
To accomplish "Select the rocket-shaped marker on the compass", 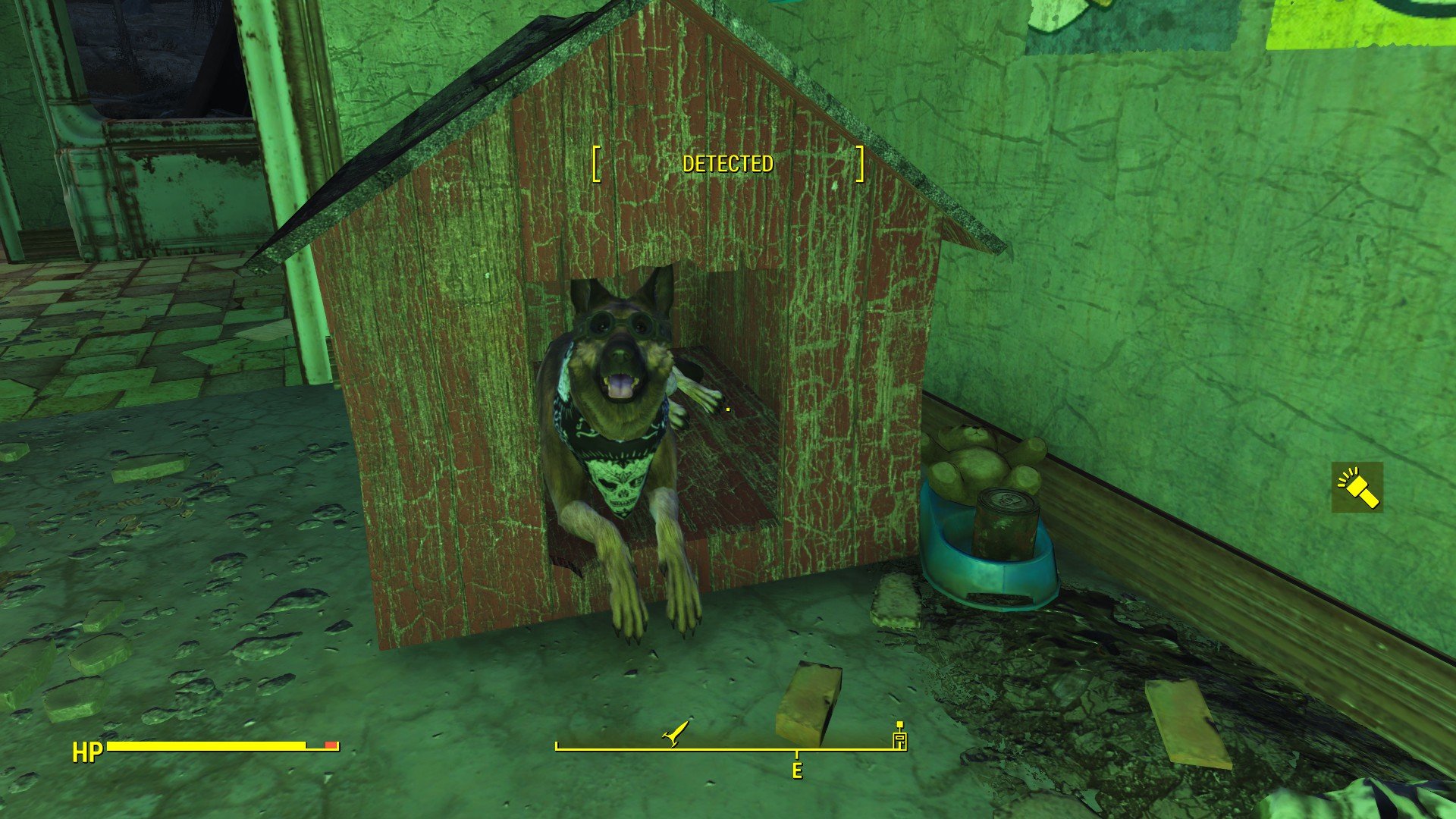I will (x=675, y=733).
